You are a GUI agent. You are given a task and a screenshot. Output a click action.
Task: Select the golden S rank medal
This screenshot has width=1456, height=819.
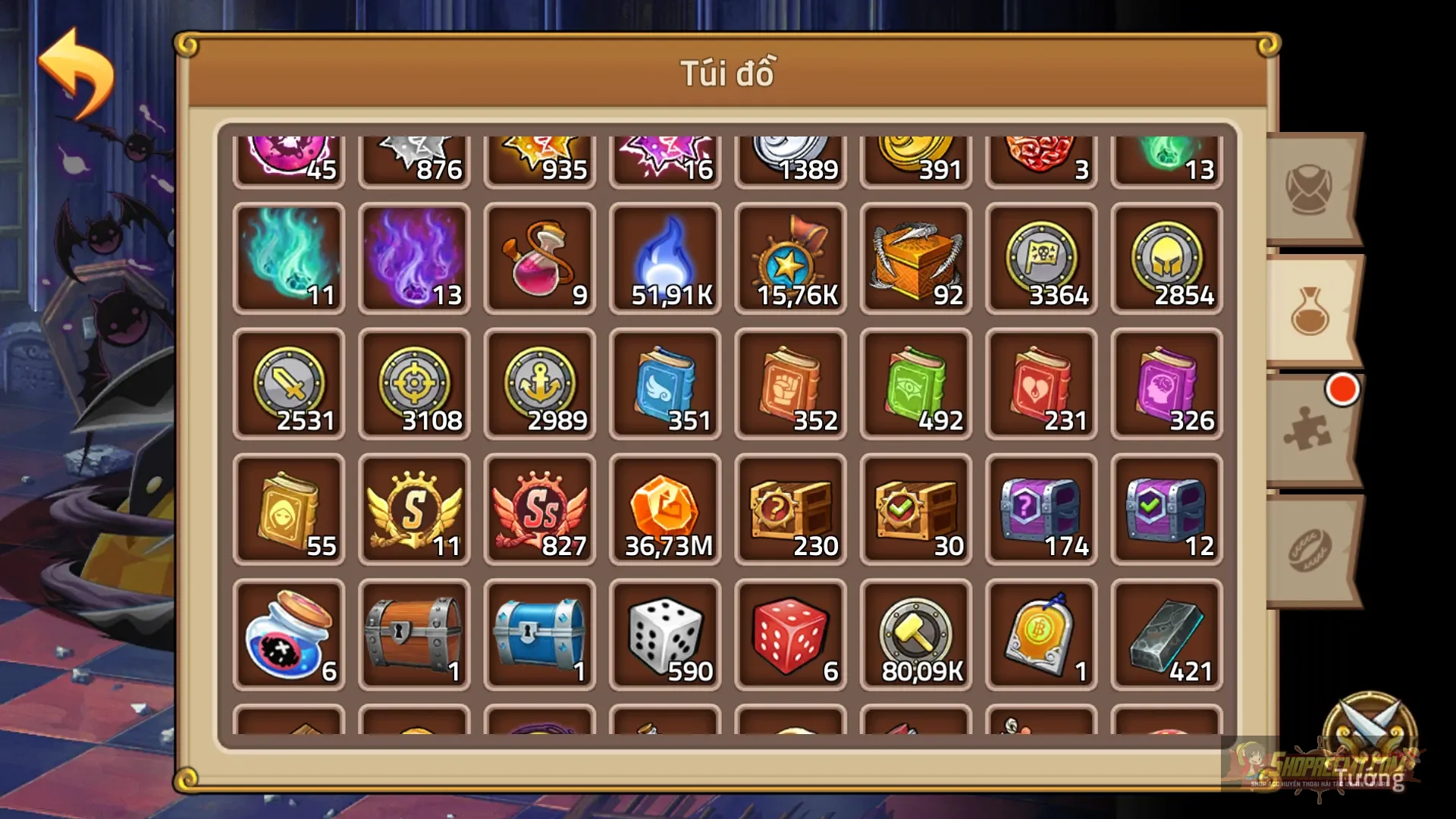(415, 510)
